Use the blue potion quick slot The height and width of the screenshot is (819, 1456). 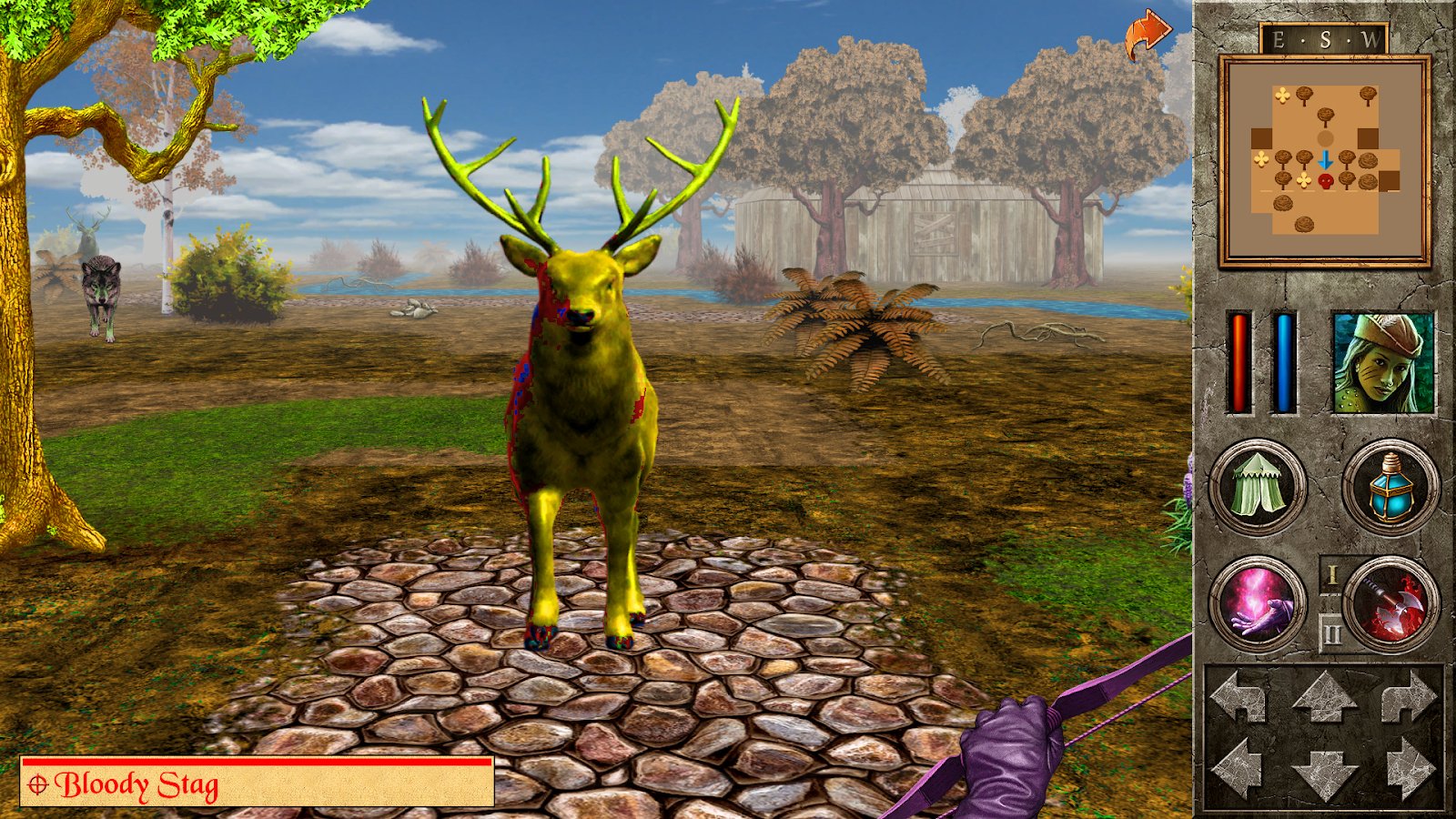1390,487
